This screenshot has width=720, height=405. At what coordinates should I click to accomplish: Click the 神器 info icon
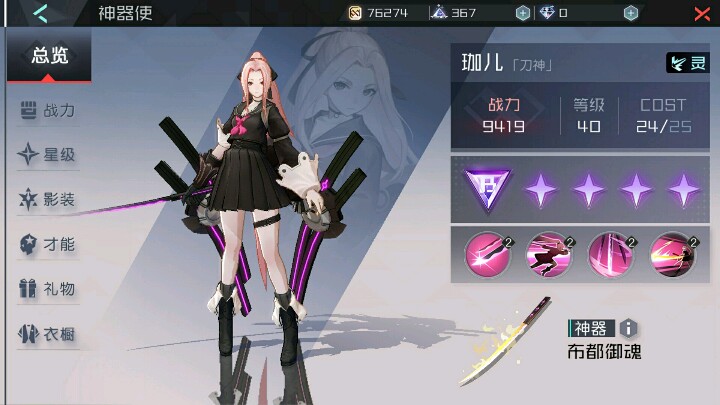[x=628, y=328]
